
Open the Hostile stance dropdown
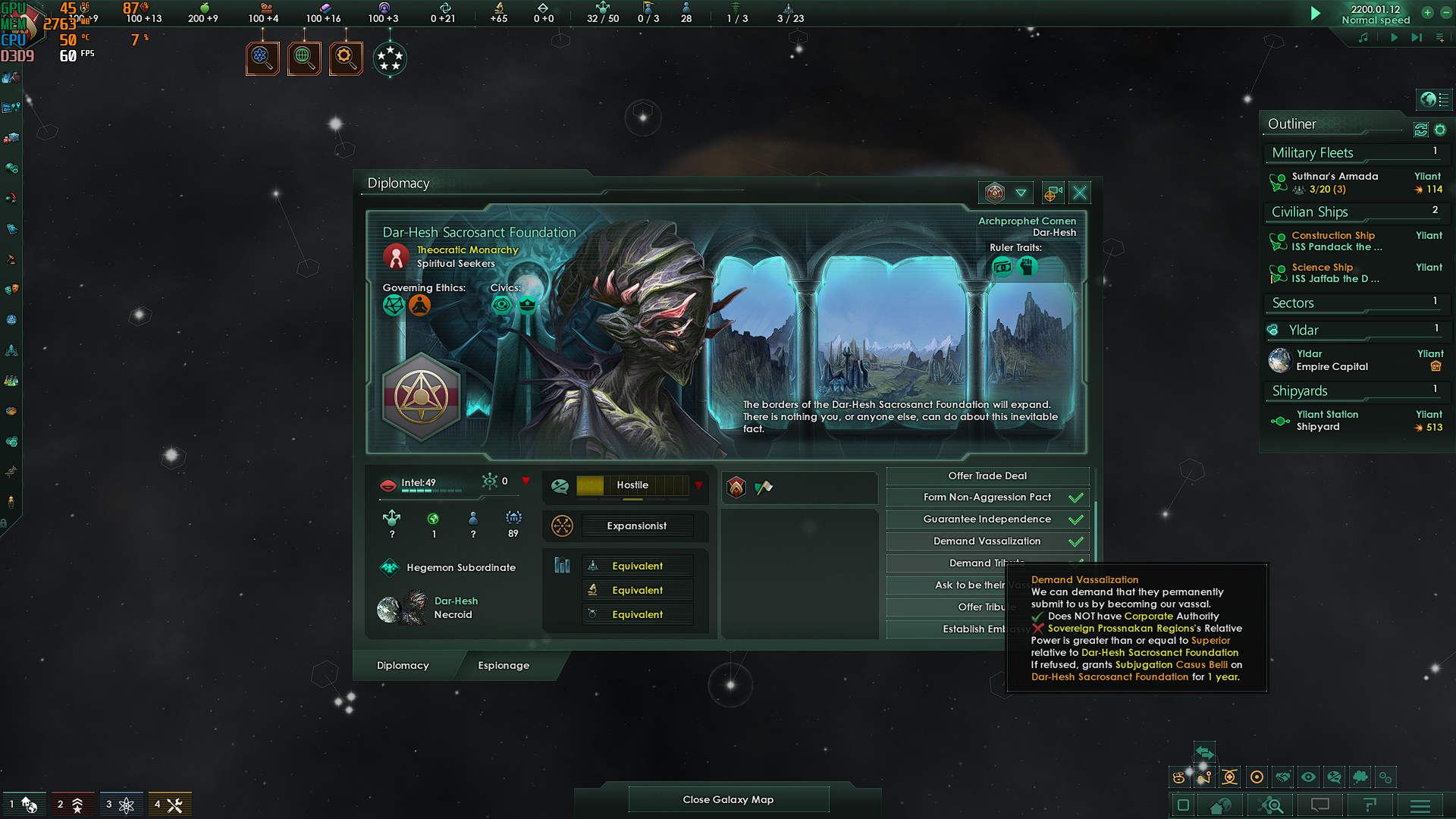click(x=698, y=485)
